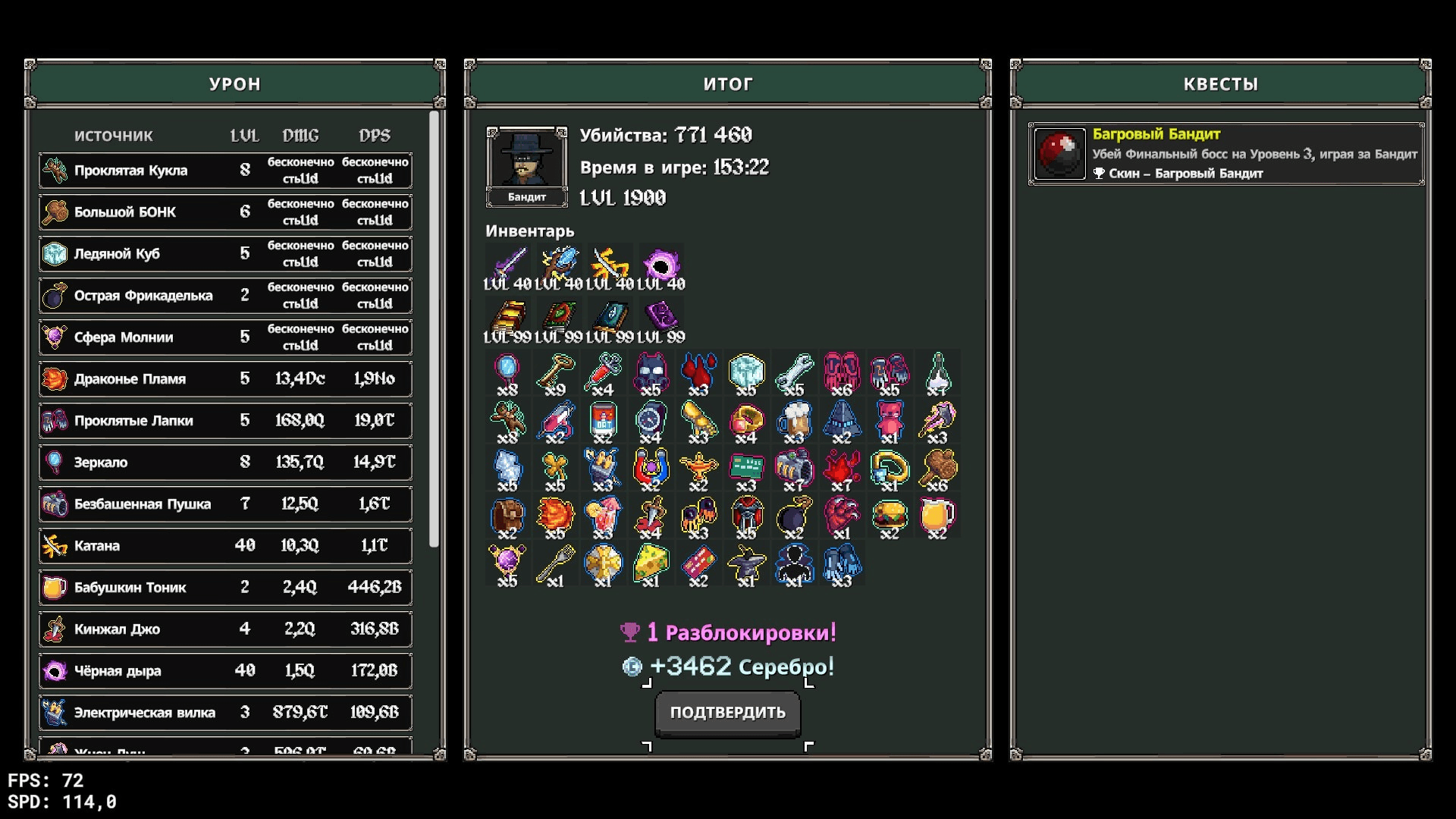1456x819 pixels.
Task: Click the Багровый Бандит quest reward thumbnail
Action: 1059,153
